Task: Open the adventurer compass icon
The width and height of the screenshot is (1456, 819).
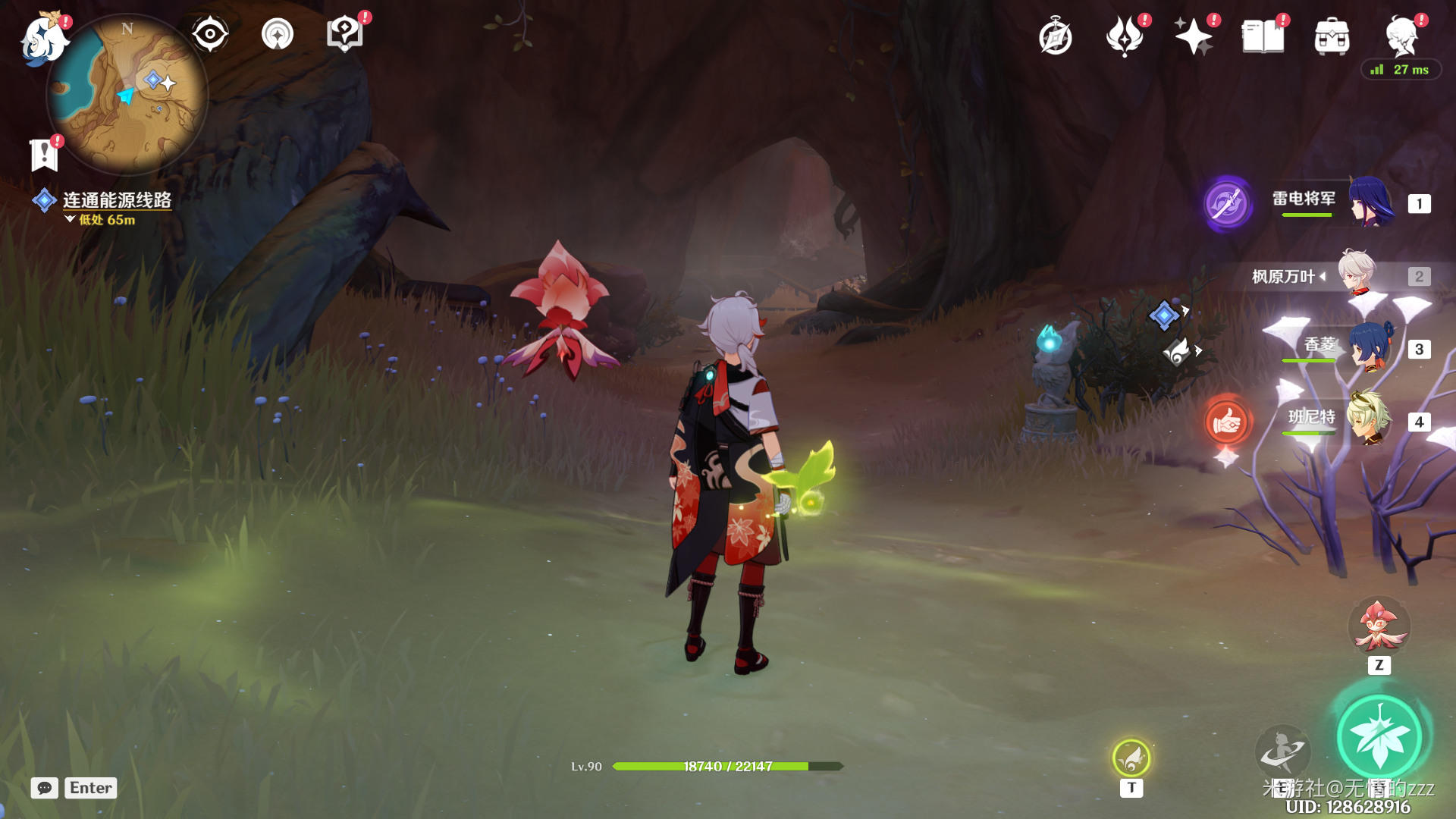Action: [x=1055, y=37]
